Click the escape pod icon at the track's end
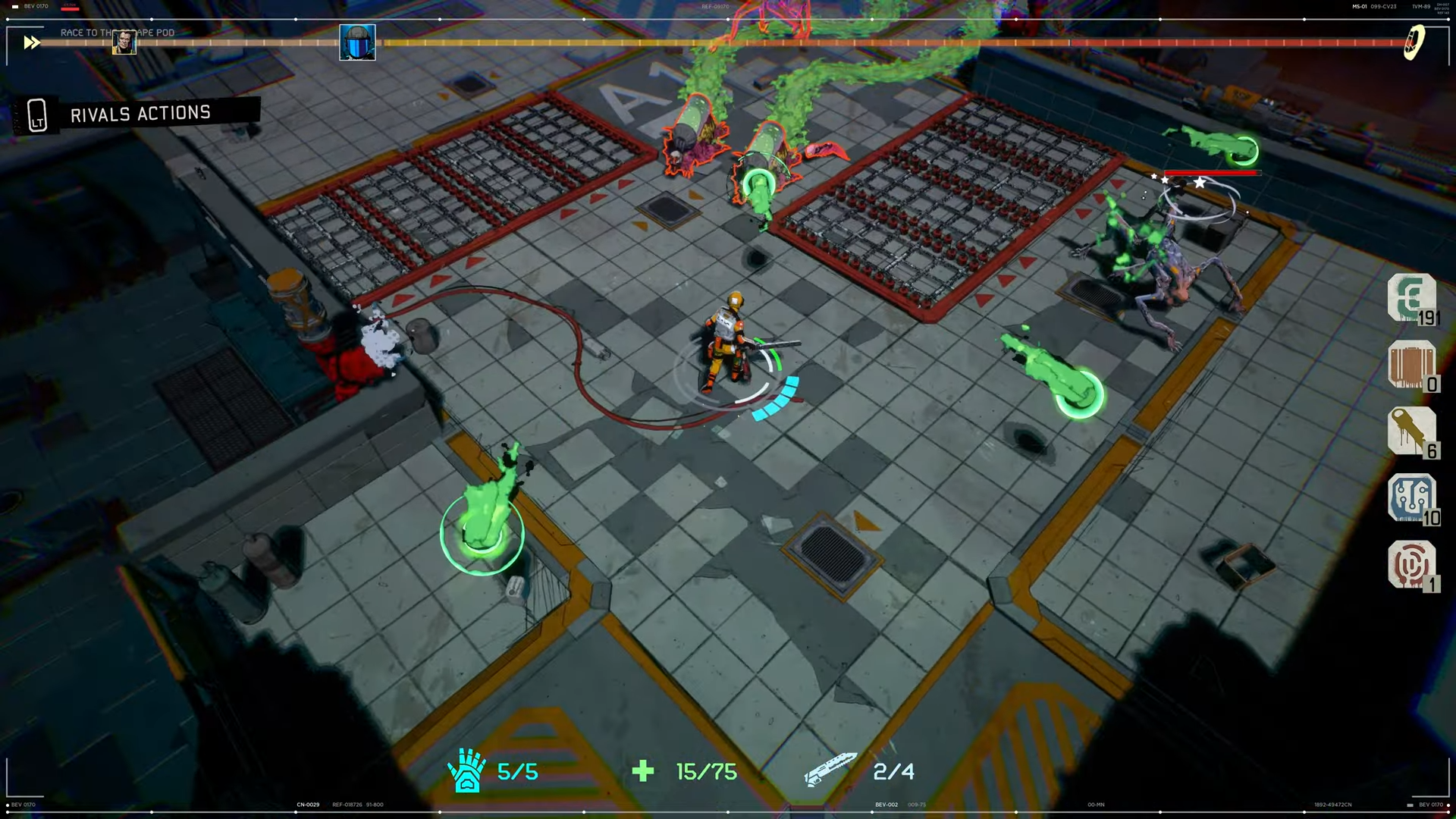The height and width of the screenshot is (819, 1456). click(x=1414, y=42)
